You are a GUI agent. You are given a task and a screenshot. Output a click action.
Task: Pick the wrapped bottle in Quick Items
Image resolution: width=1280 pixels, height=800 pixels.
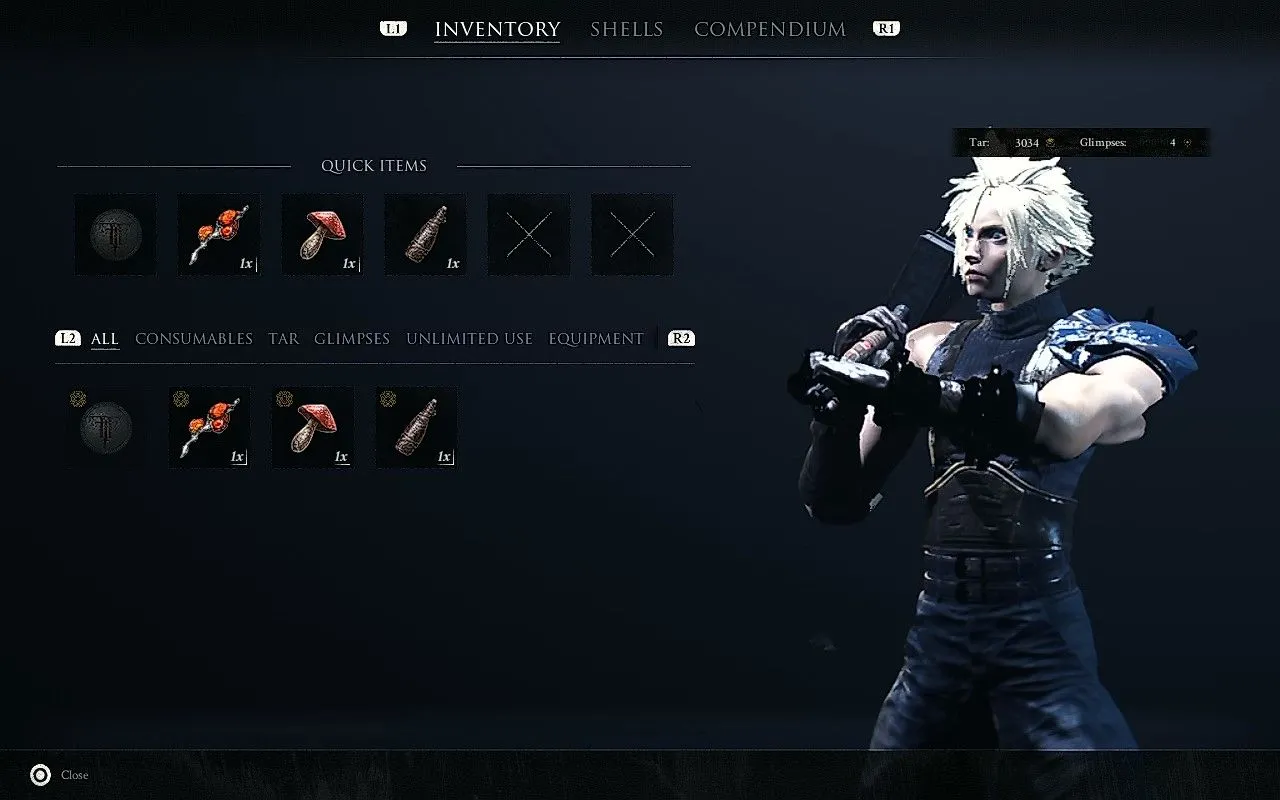coord(426,235)
